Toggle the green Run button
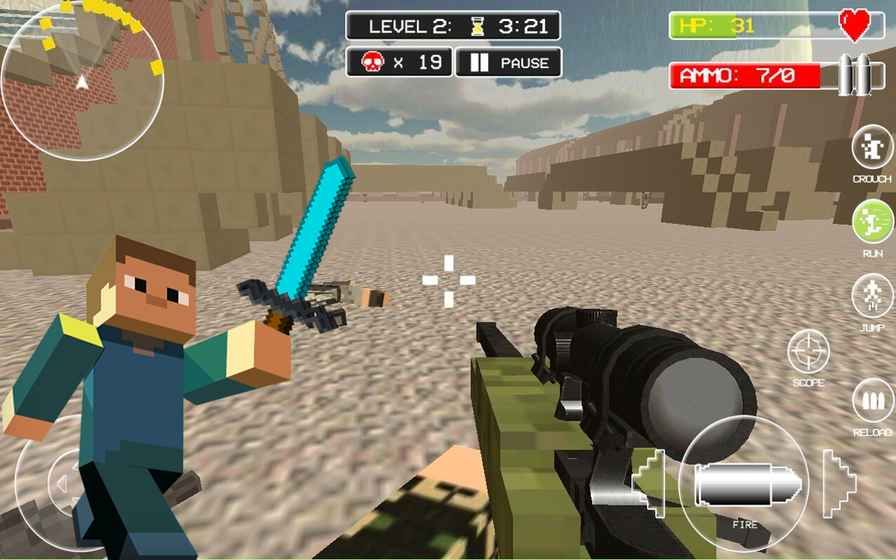This screenshot has width=896, height=560. (x=871, y=221)
